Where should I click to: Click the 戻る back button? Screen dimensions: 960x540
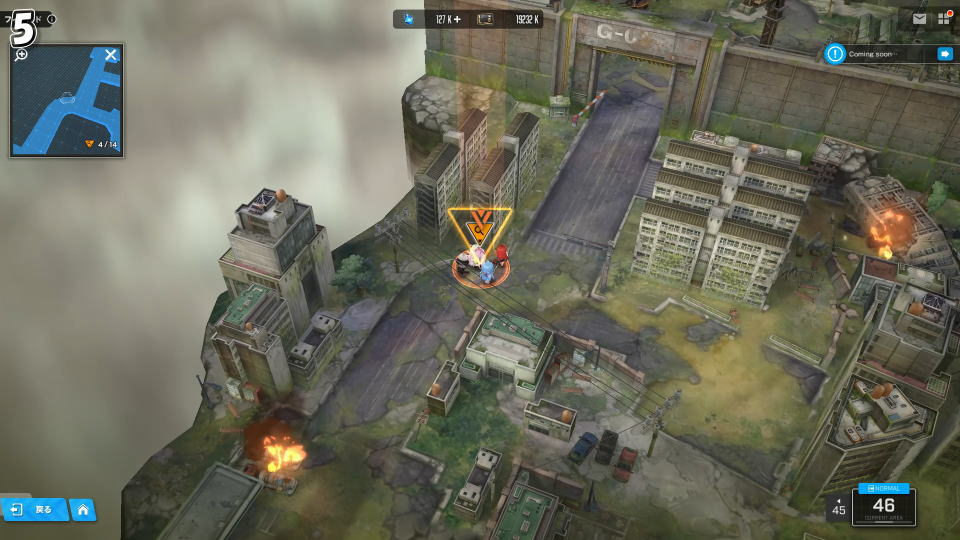[33, 510]
